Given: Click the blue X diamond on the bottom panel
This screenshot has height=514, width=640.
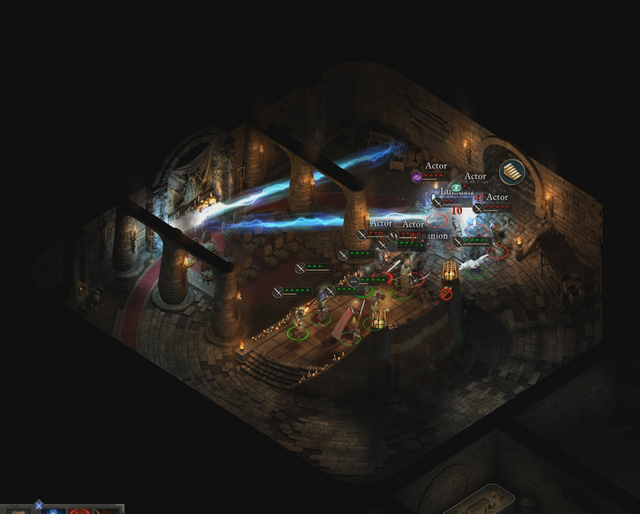Looking at the screenshot, I should (x=39, y=506).
